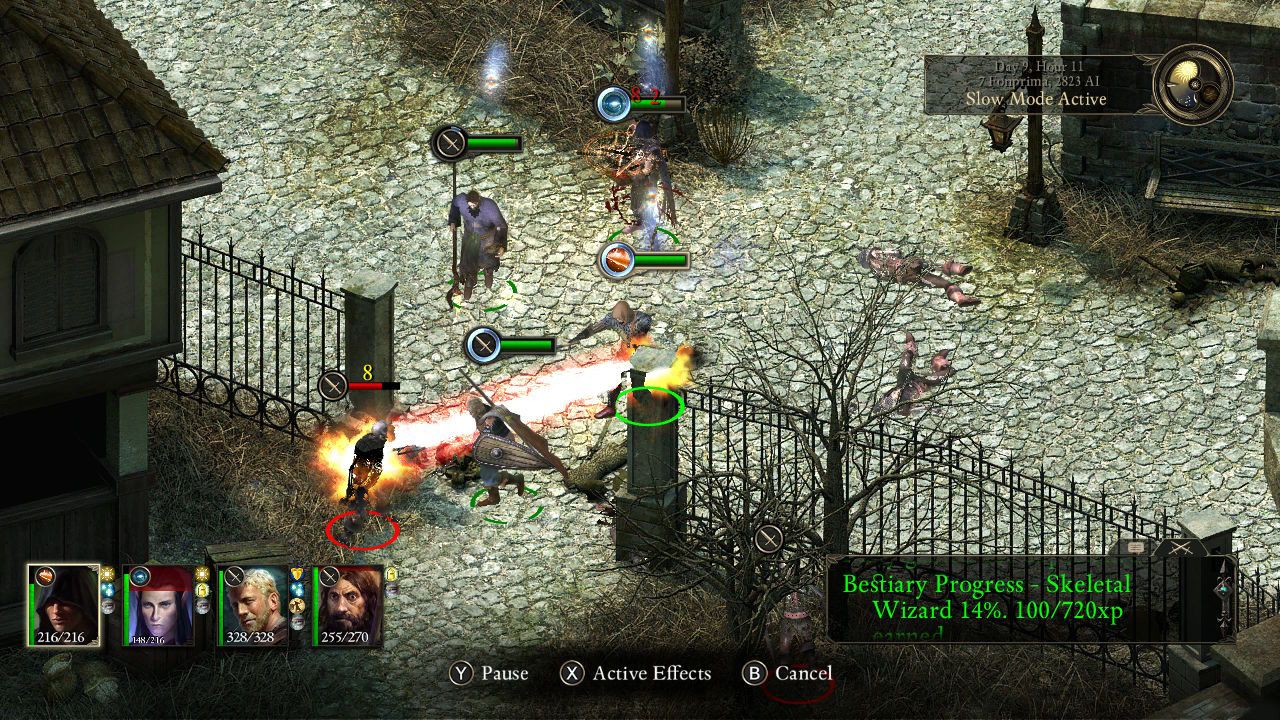The image size is (1280, 720).
Task: Click the enemy health bar showing 8 damage
Action: coord(375,383)
